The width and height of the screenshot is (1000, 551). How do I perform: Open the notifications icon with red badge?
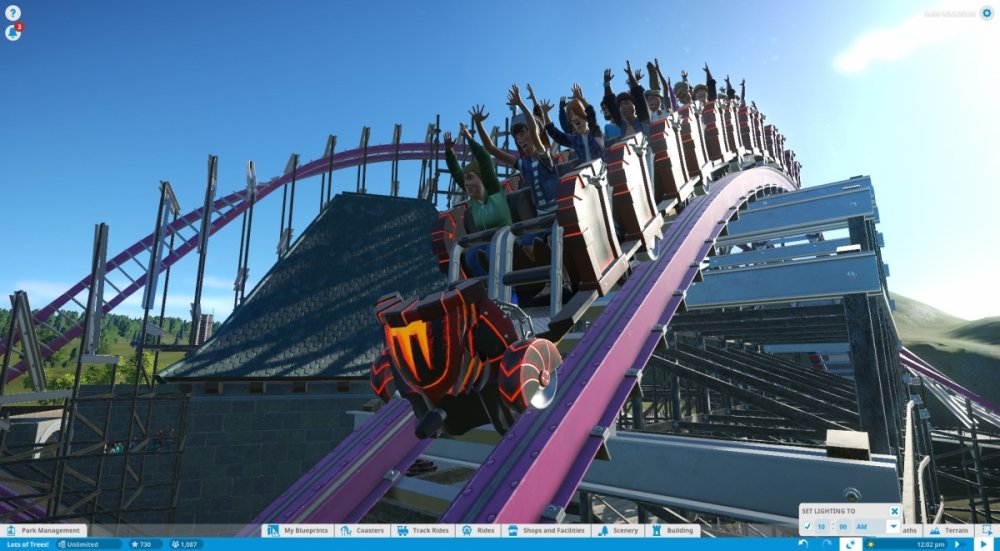[x=13, y=32]
